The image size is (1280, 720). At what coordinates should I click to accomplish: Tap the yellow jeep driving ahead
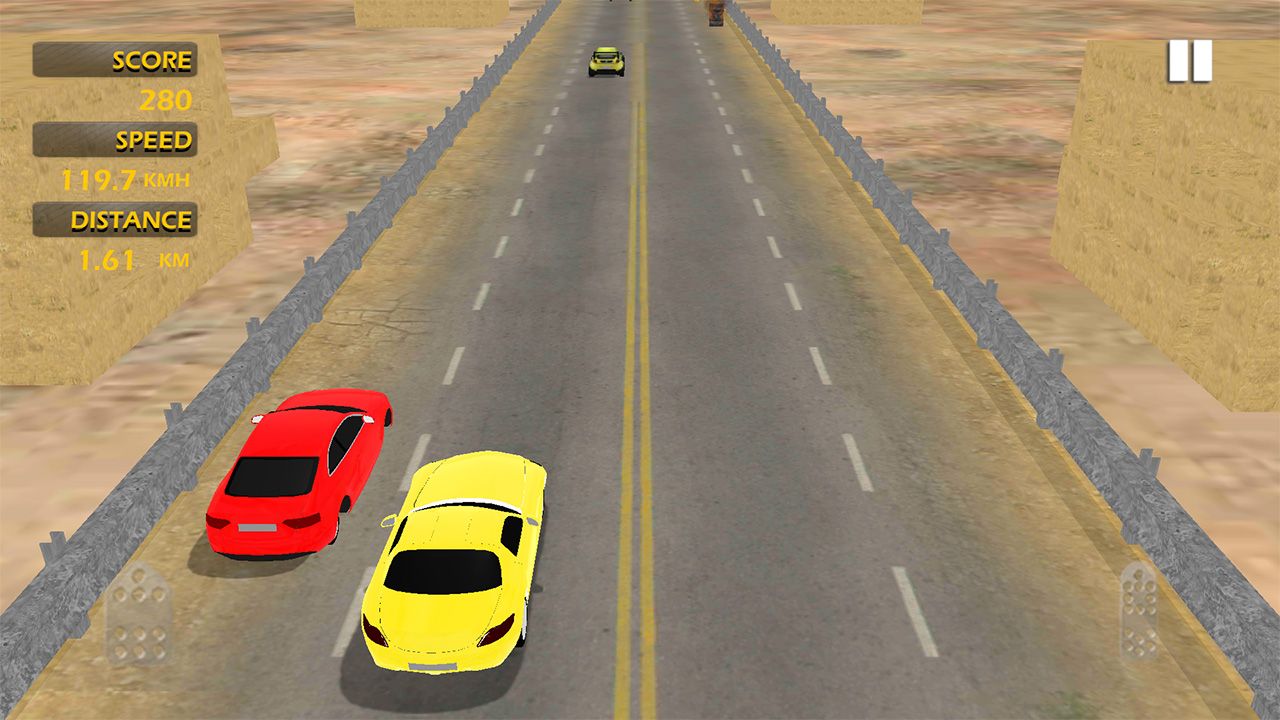point(607,62)
